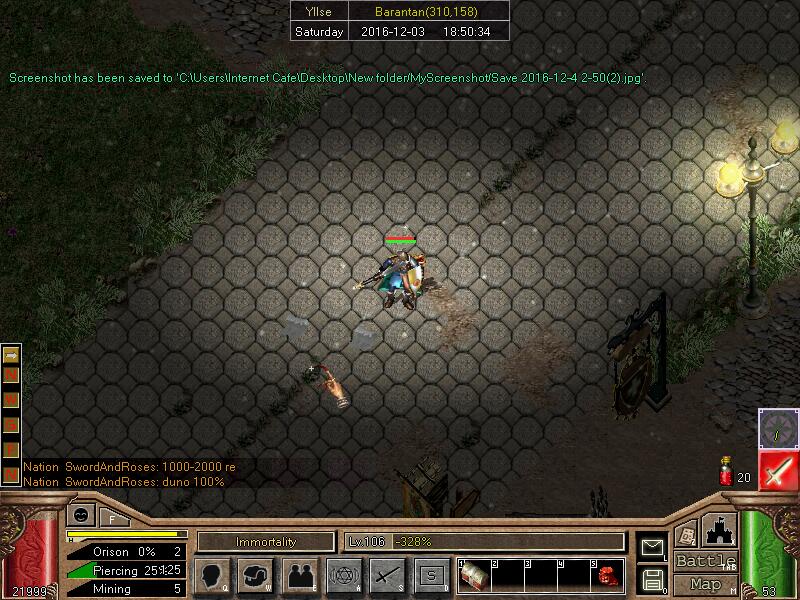
Task: Activate the red sword attack icon
Action: pos(778,471)
